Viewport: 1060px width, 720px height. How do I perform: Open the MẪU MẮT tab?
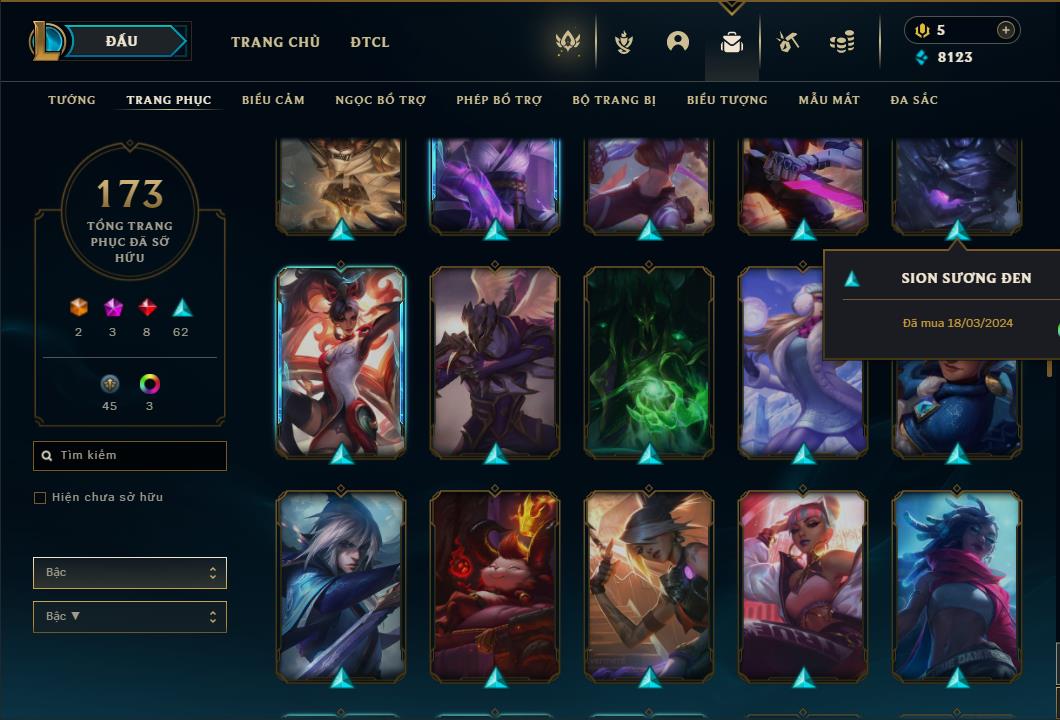tap(829, 100)
